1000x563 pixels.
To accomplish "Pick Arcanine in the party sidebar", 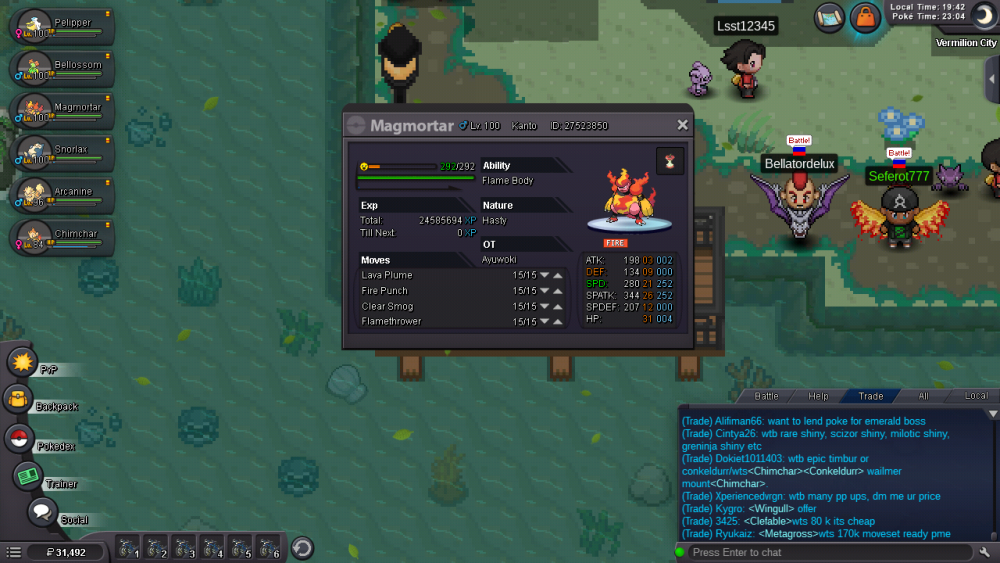I will 60,195.
